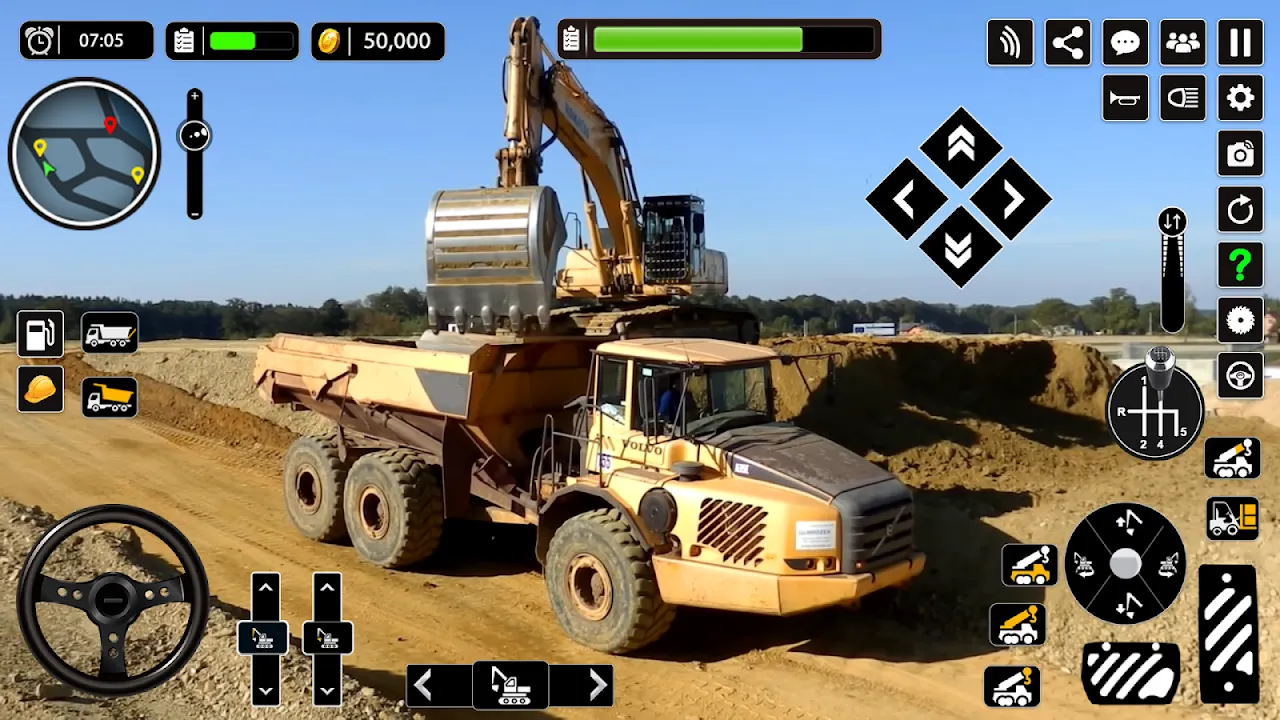This screenshot has height=720, width=1280.
Task: Tap the upward chevron arrows to move forward
Action: (x=961, y=145)
